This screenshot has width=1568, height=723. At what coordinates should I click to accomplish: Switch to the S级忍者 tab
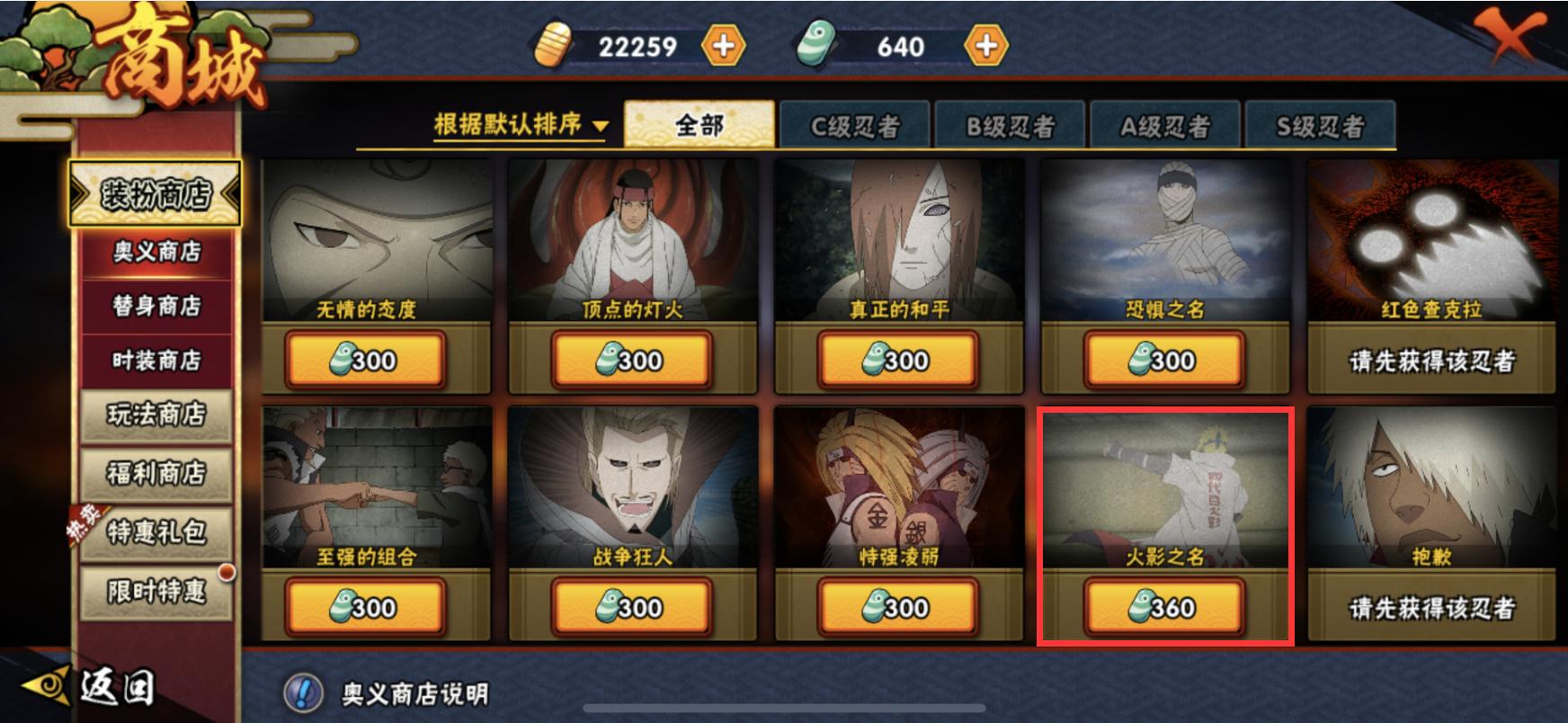pos(1320,124)
